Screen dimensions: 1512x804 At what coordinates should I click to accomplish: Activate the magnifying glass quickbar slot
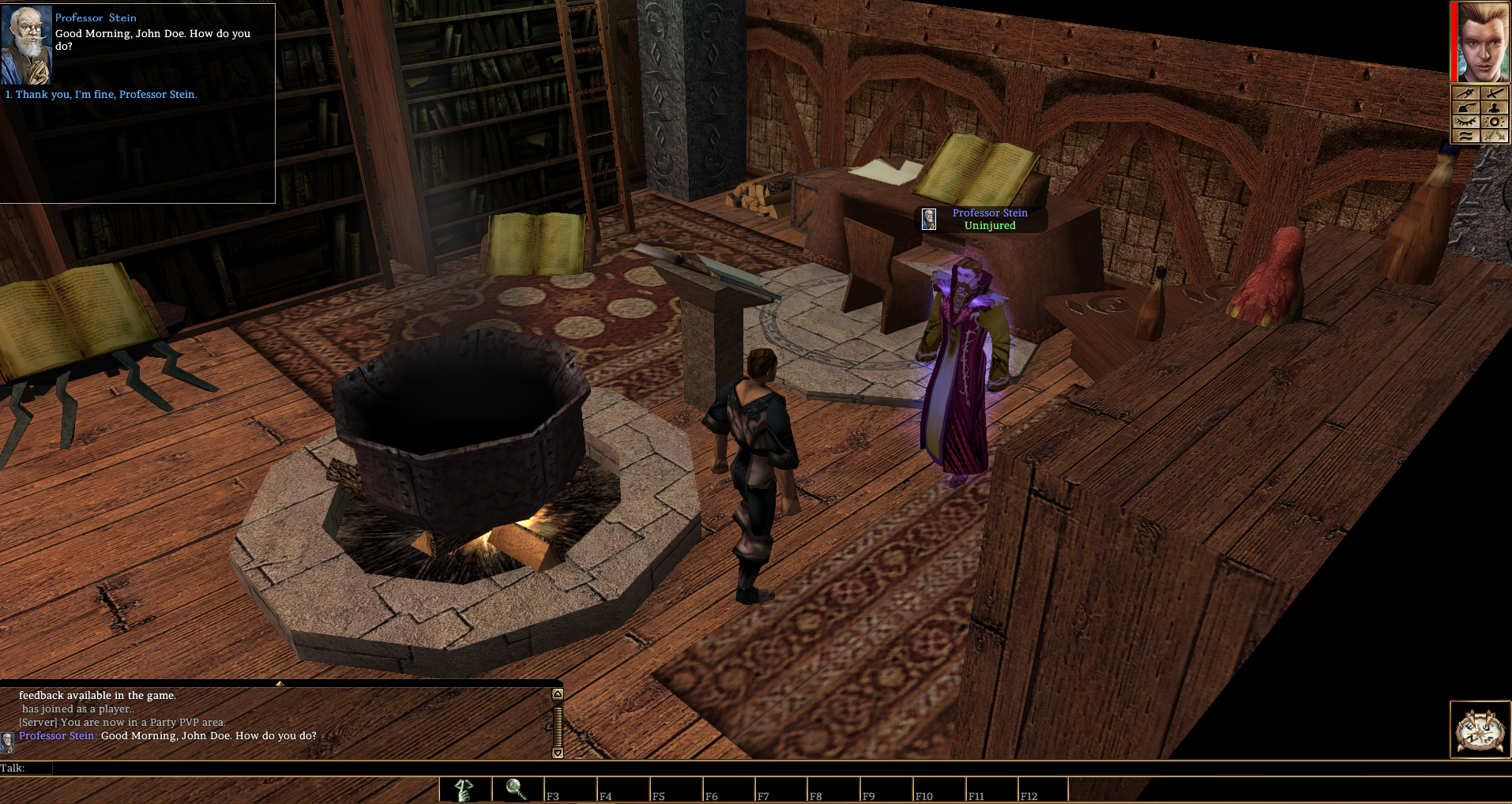click(x=517, y=789)
